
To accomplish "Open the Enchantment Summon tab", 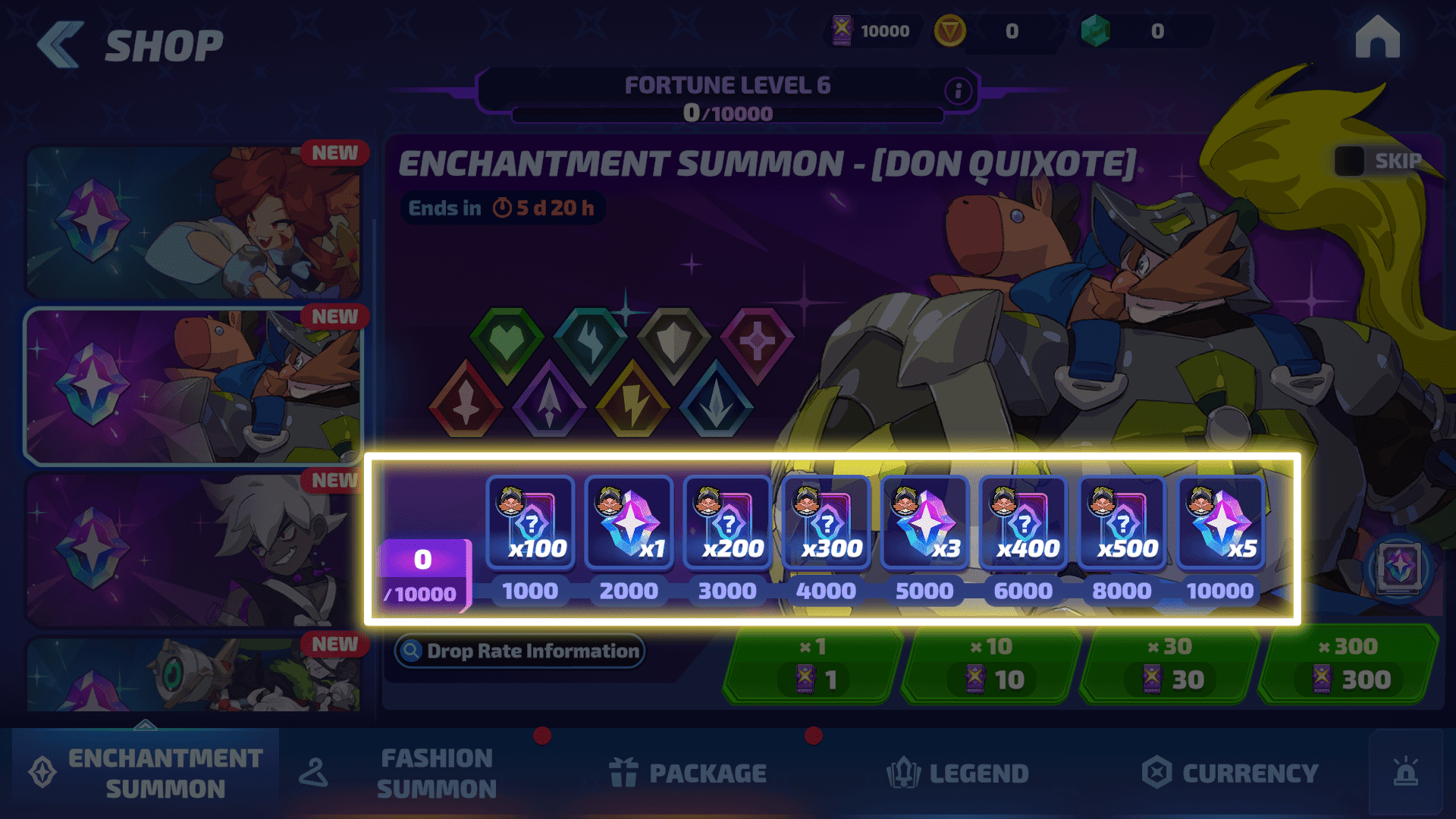I will [146, 773].
